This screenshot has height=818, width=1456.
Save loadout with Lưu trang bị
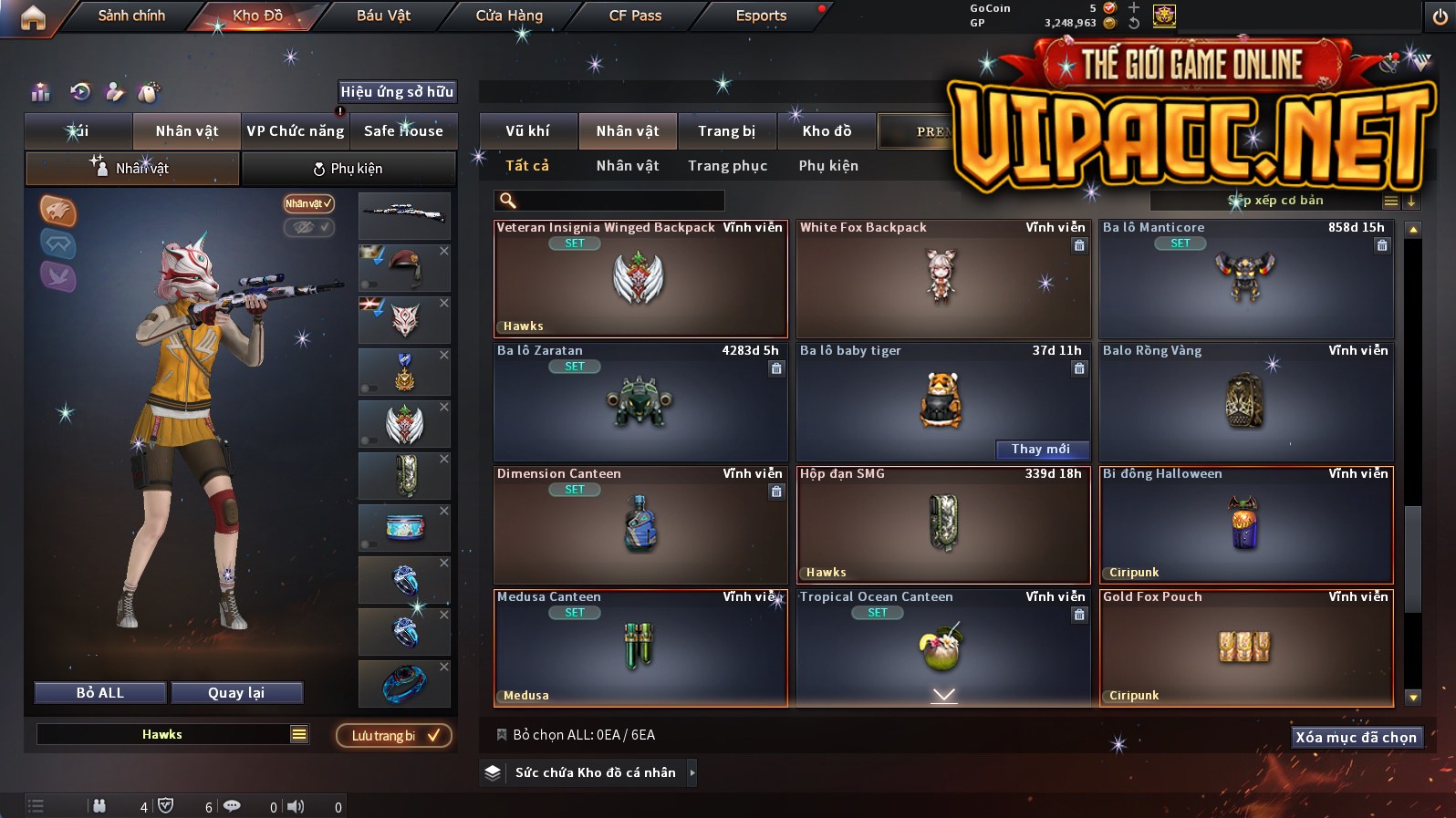click(x=393, y=736)
